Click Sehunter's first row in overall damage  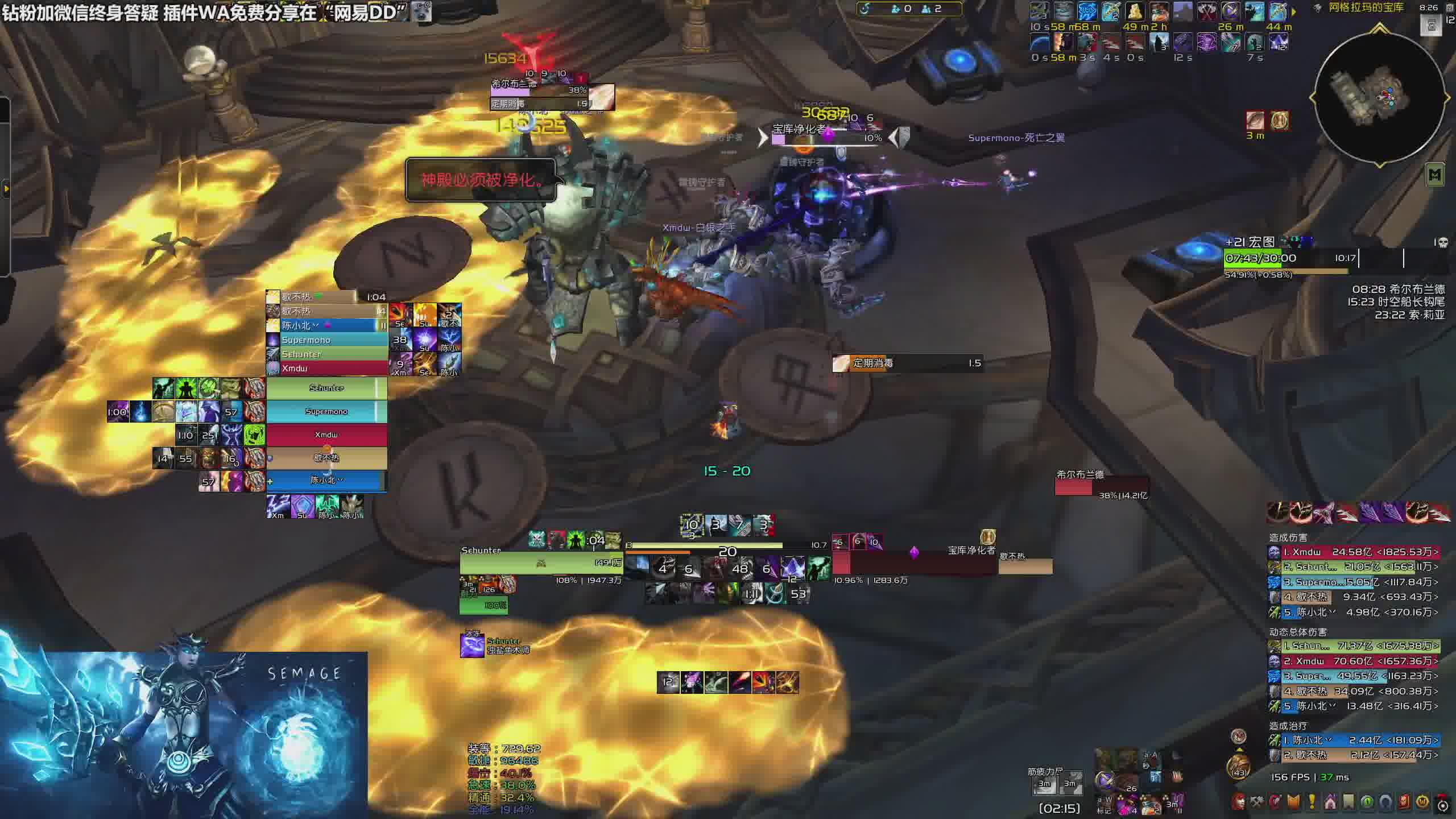coord(1354,646)
